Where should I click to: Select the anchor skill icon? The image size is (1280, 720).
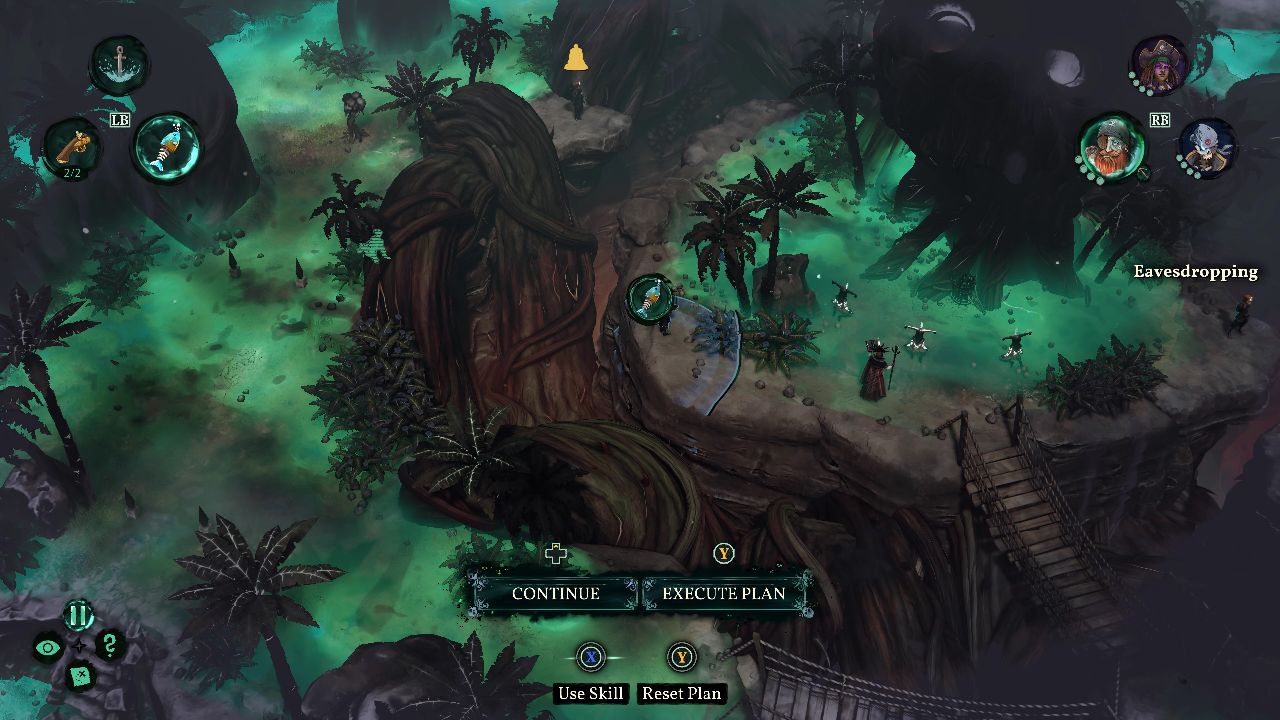coord(120,65)
